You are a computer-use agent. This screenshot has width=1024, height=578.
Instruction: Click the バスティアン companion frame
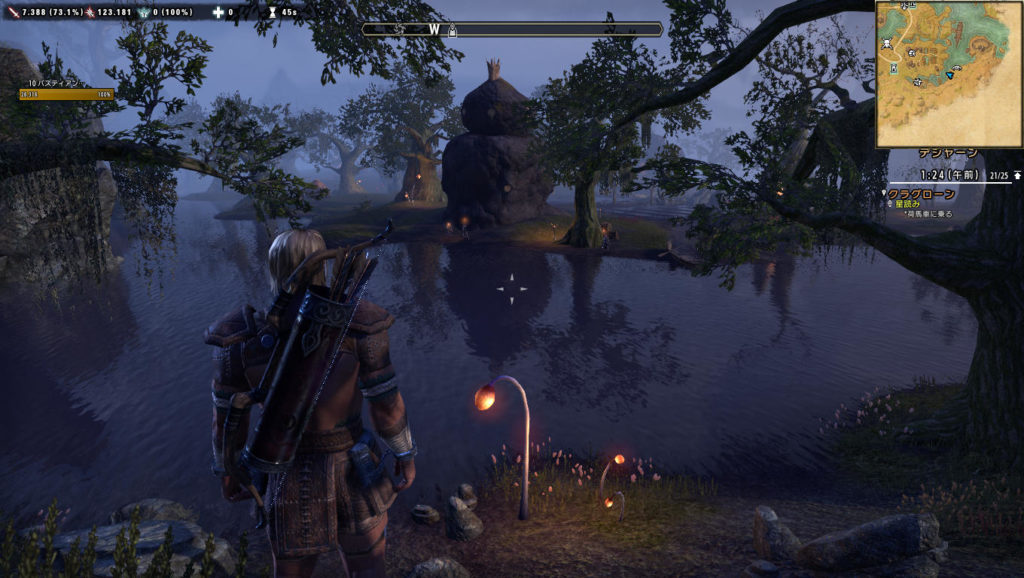click(x=66, y=89)
